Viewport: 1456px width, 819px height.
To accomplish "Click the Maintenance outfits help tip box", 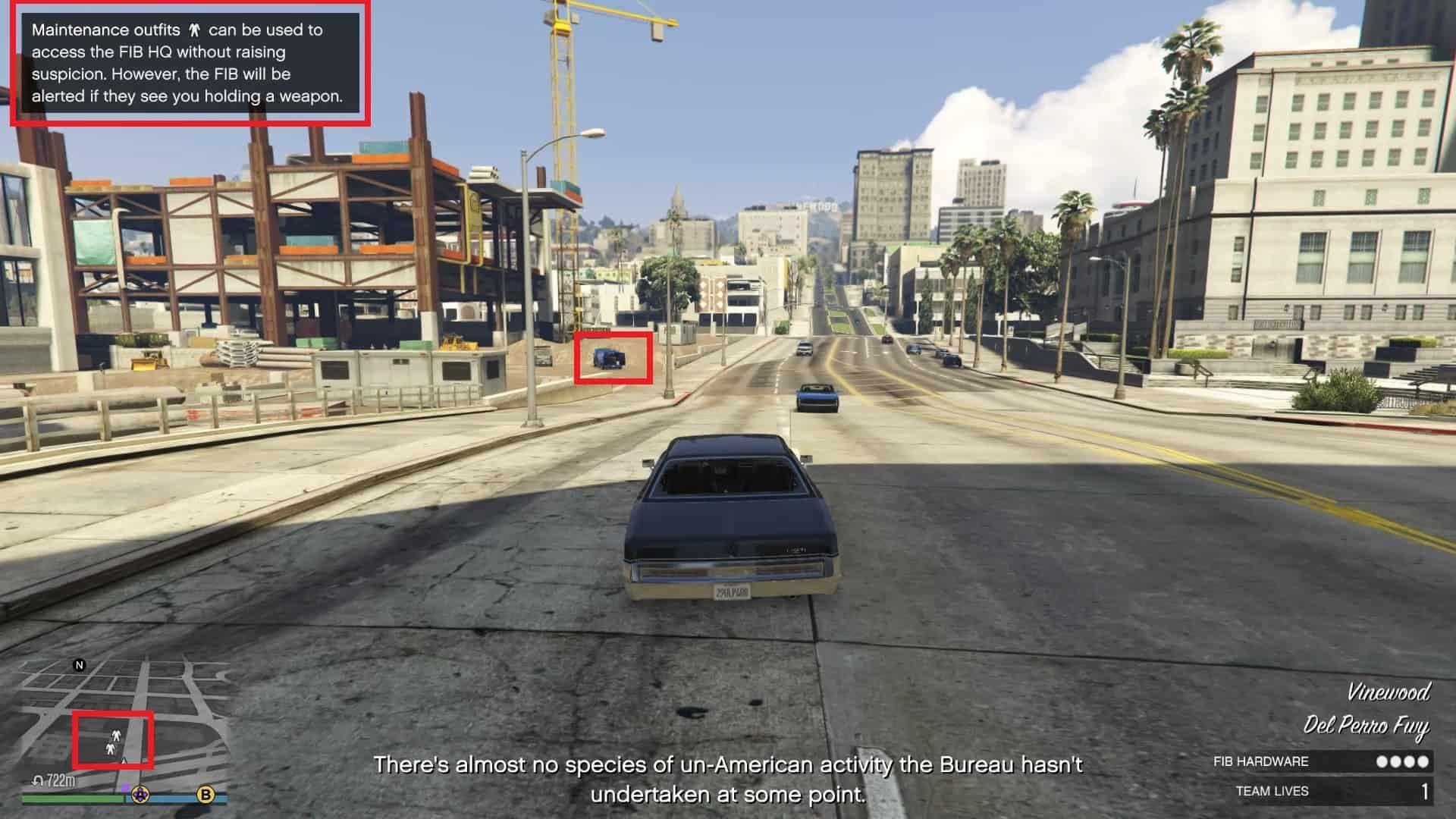I will click(190, 63).
